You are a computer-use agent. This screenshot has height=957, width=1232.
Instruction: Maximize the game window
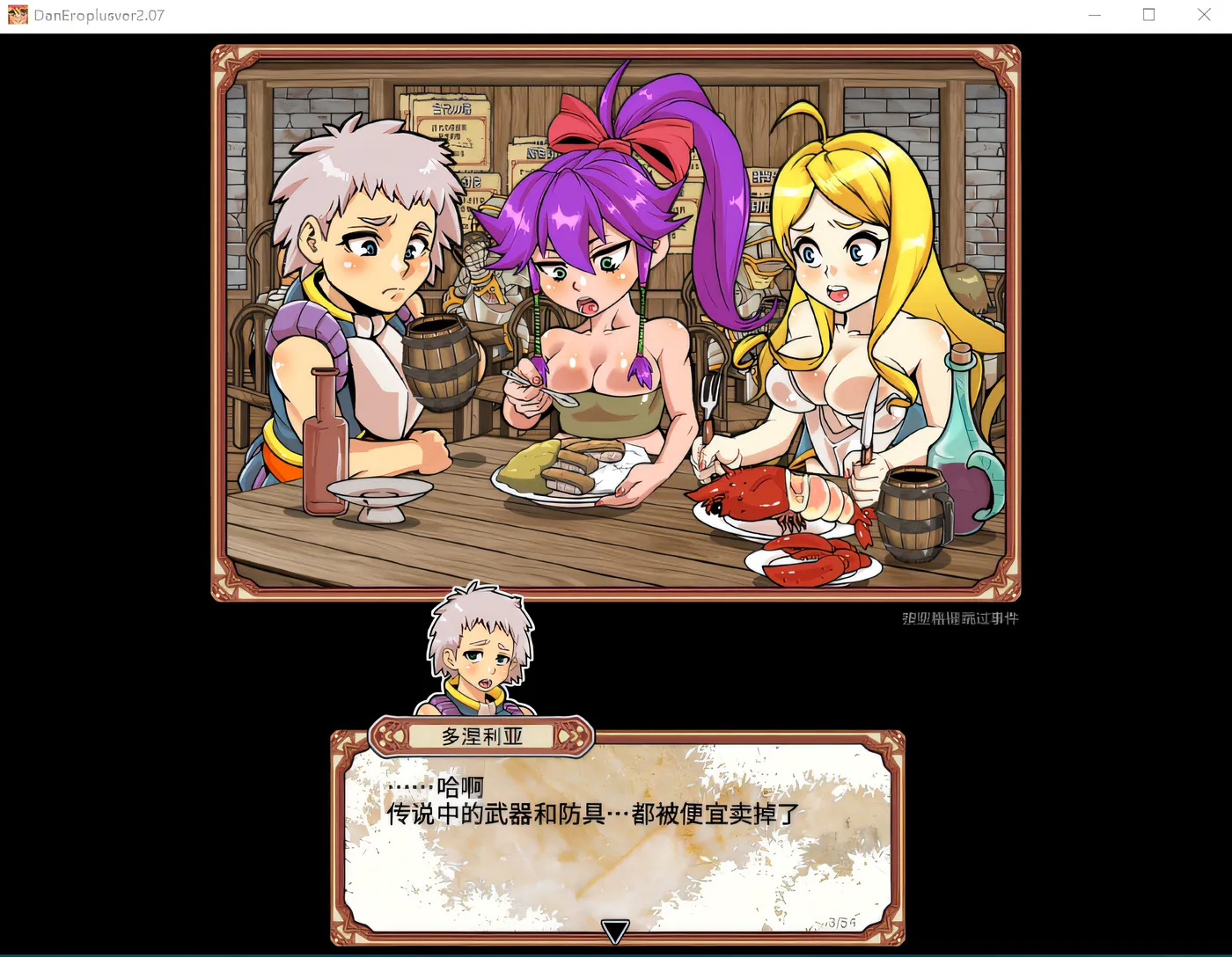click(1148, 15)
